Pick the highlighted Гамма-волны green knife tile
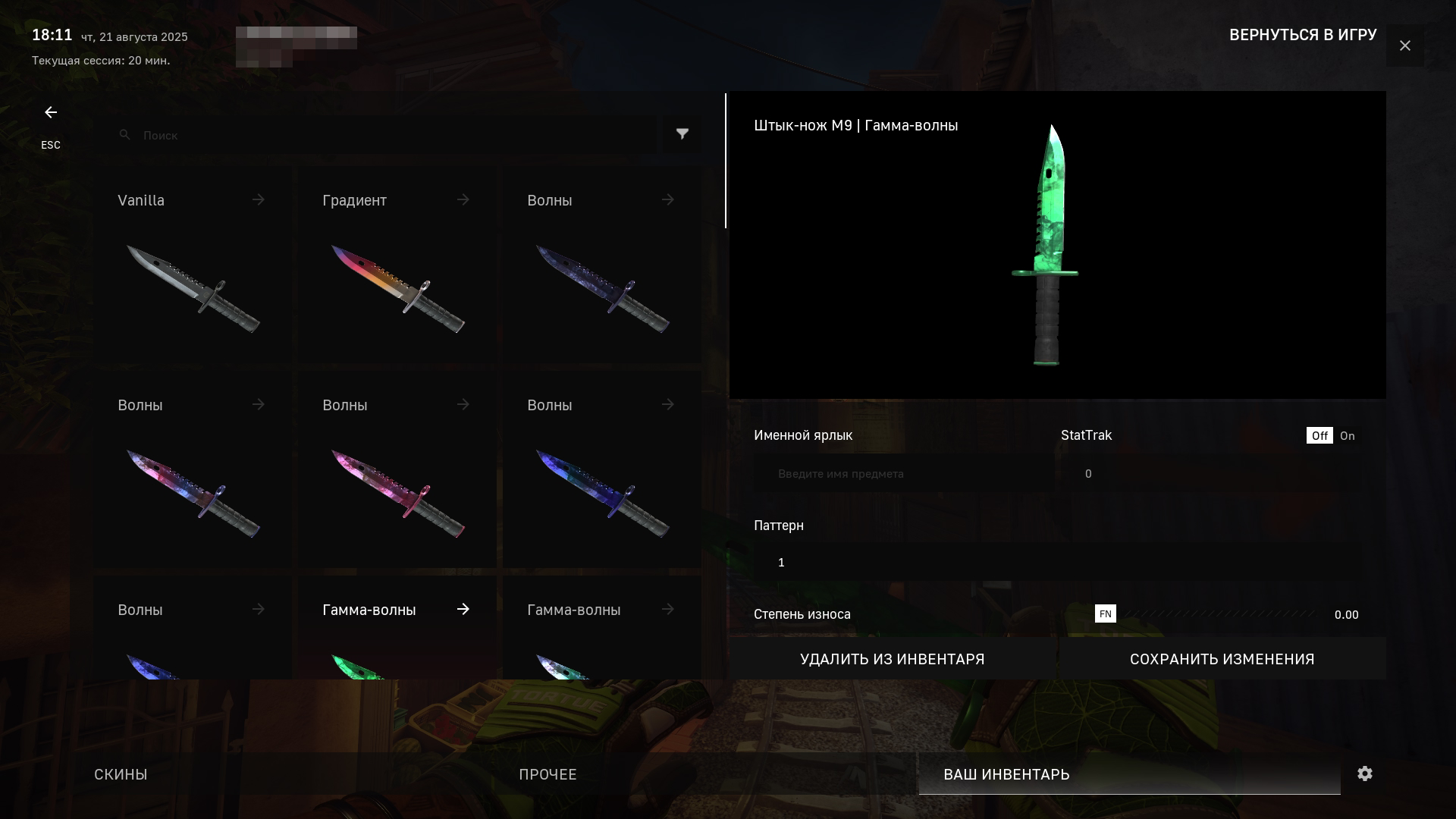Screen dimensions: 1456x819 (397, 629)
